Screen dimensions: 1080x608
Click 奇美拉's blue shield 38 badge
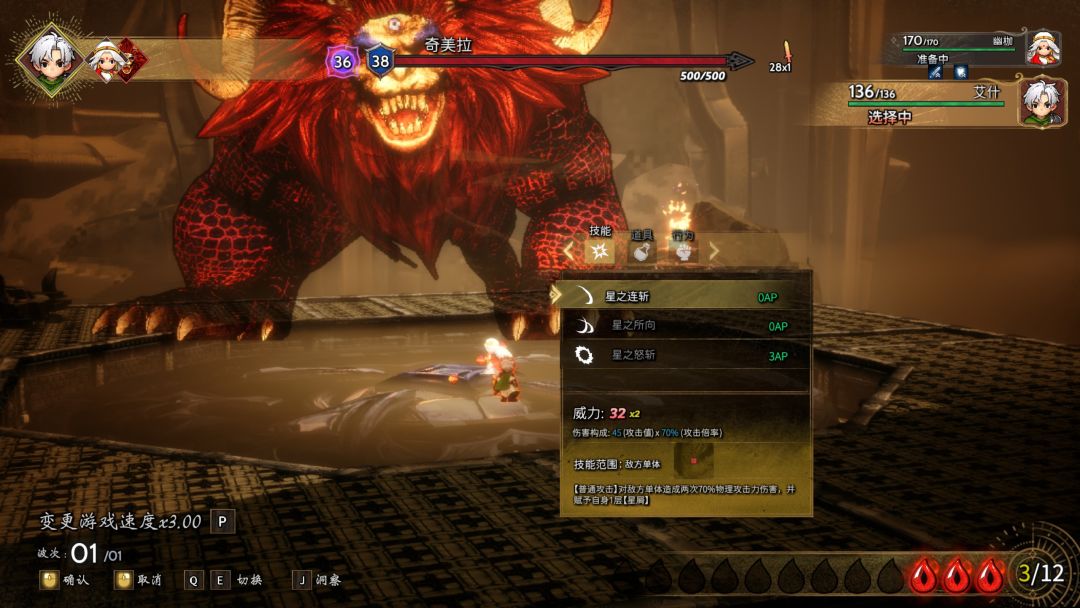pos(380,62)
